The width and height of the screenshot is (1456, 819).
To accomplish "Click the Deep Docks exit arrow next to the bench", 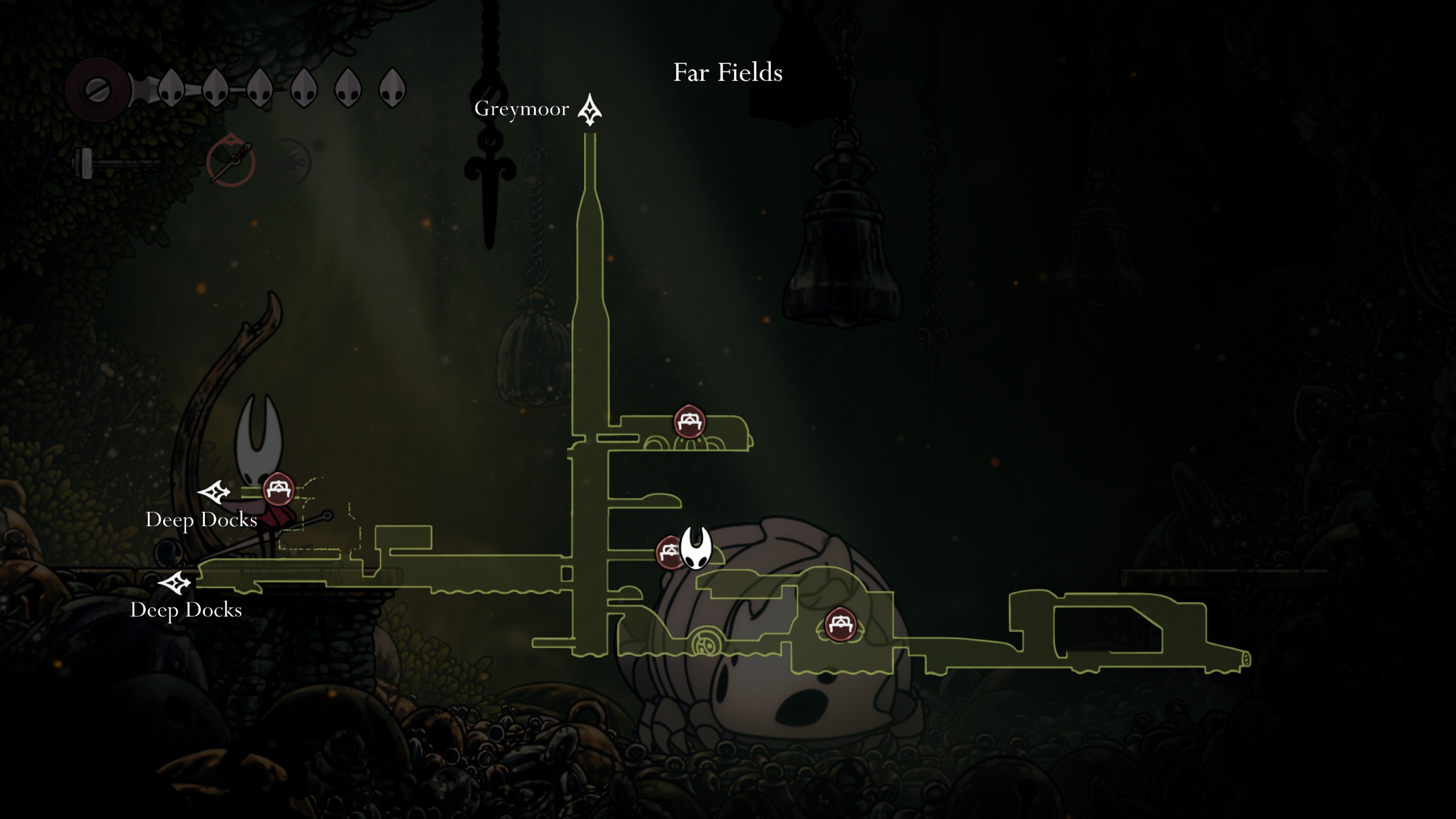I will pyautogui.click(x=214, y=492).
